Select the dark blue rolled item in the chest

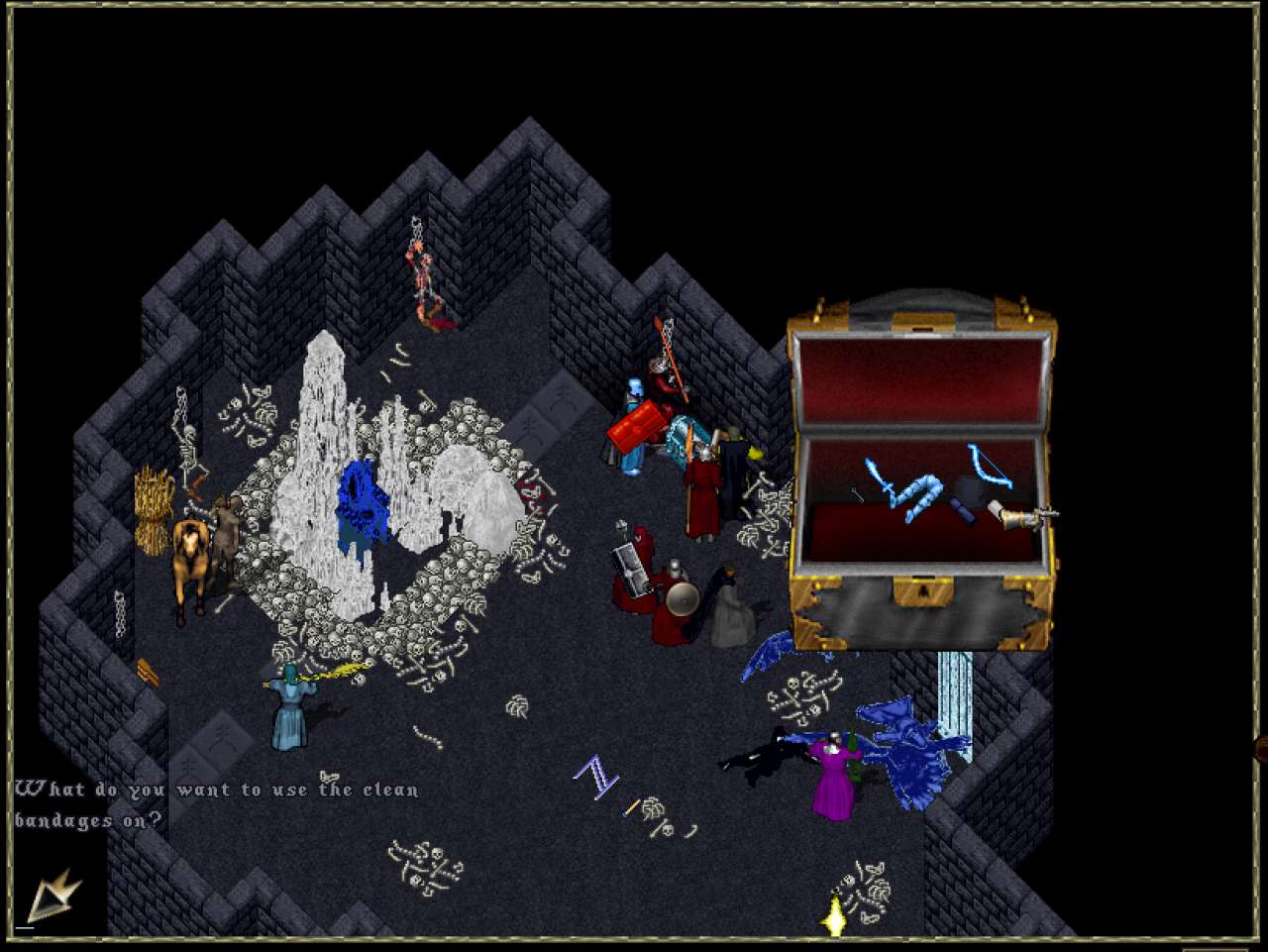click(964, 510)
